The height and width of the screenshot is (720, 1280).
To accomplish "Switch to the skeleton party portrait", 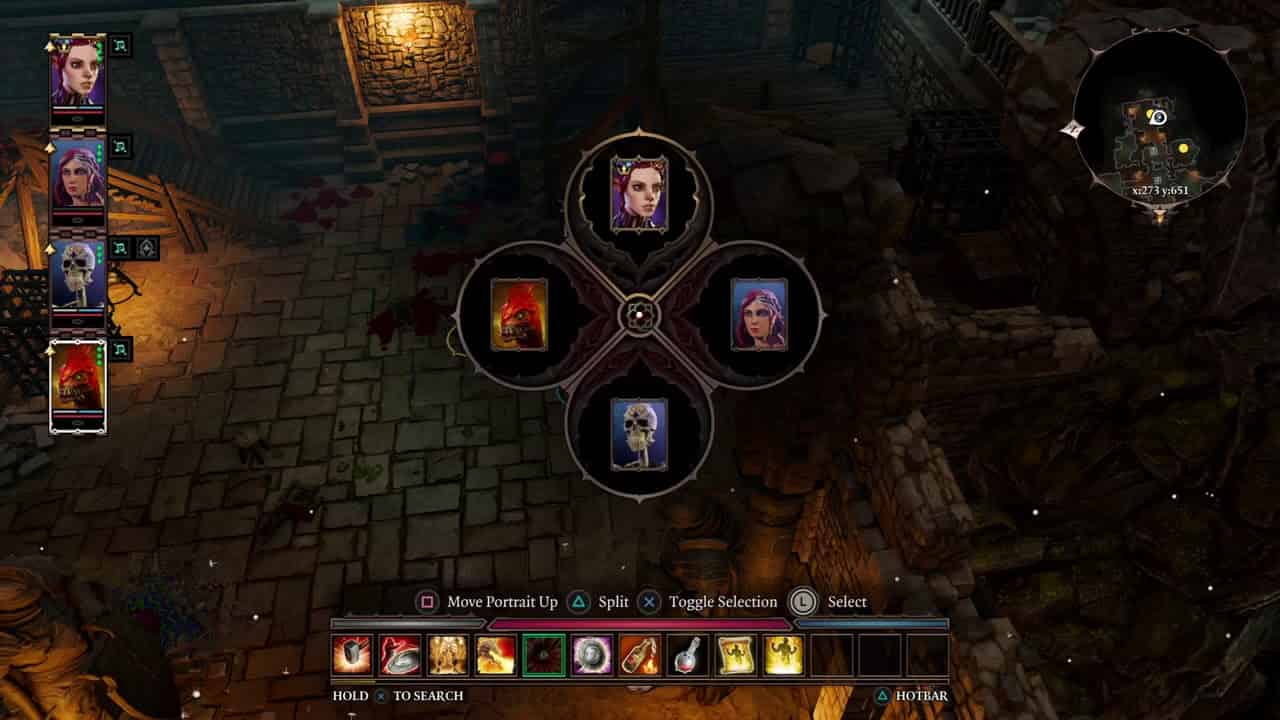I will pos(78,274).
